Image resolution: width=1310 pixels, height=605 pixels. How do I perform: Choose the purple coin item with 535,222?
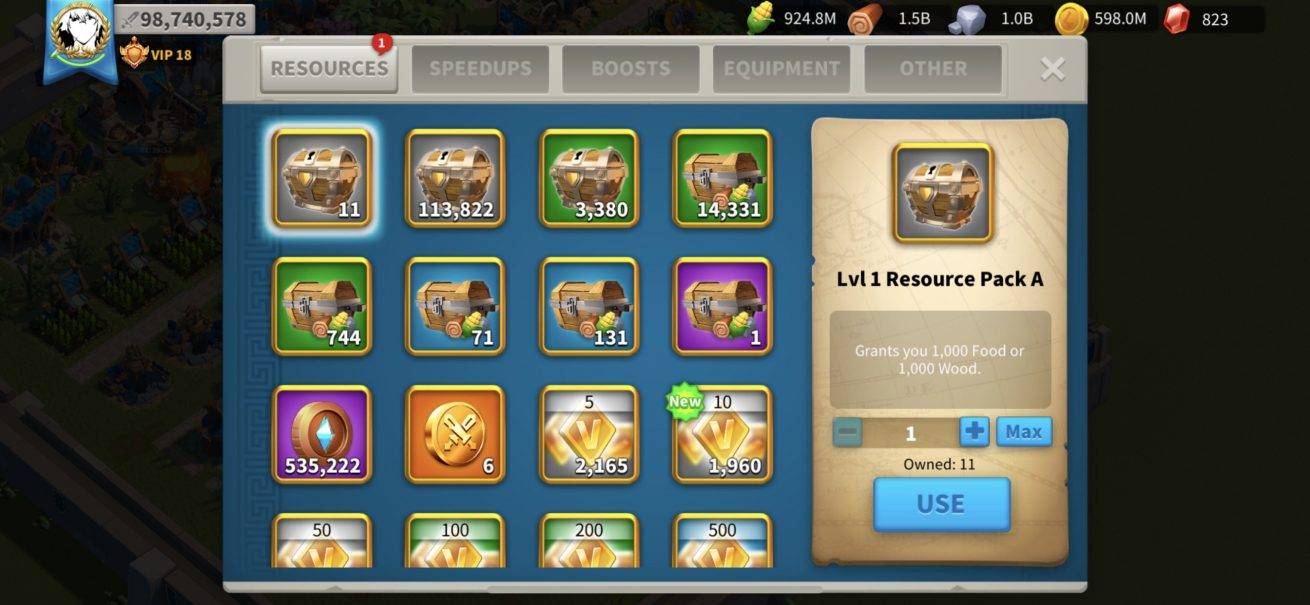[x=321, y=434]
